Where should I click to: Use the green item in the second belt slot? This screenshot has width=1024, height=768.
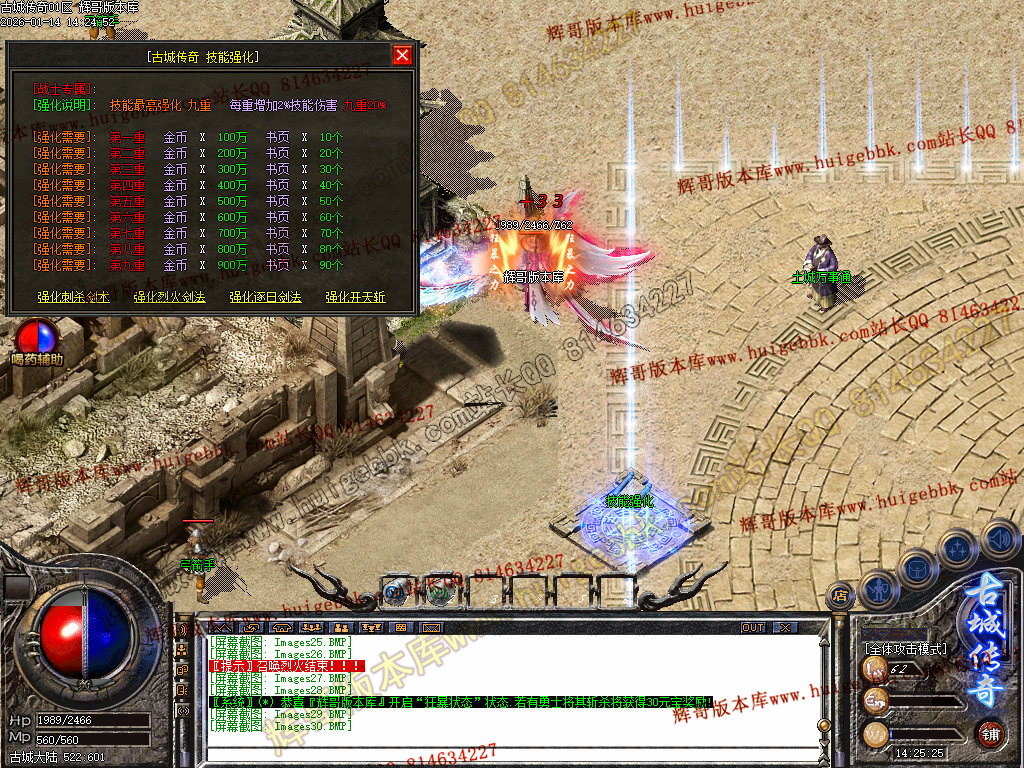point(438,590)
